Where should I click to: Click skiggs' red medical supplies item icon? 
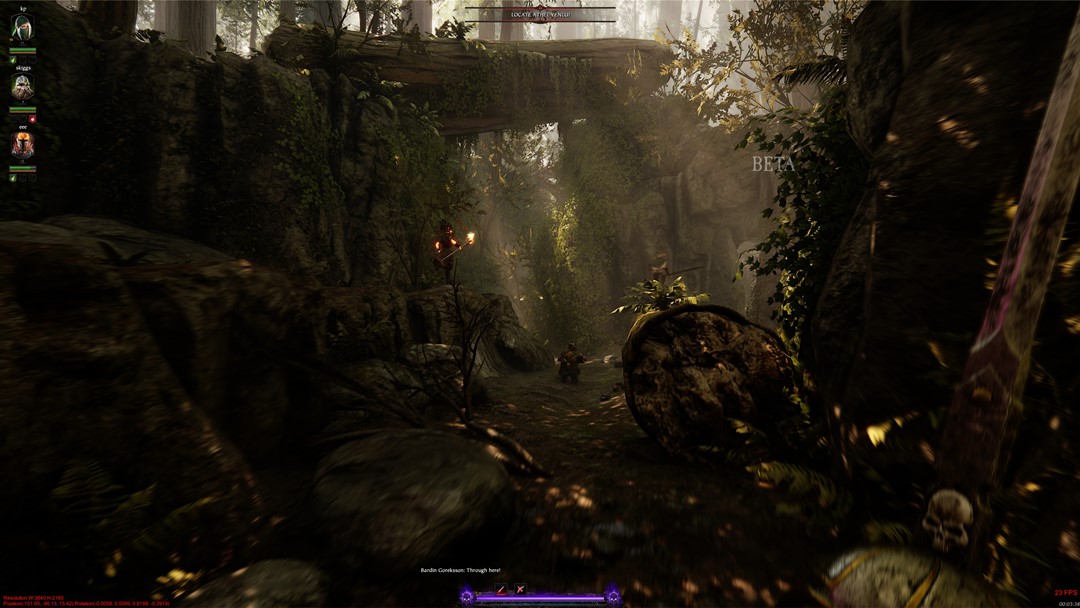coord(32,119)
